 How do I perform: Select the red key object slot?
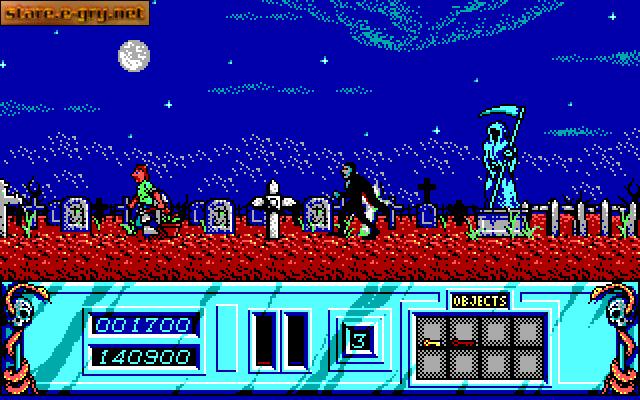pos(464,333)
